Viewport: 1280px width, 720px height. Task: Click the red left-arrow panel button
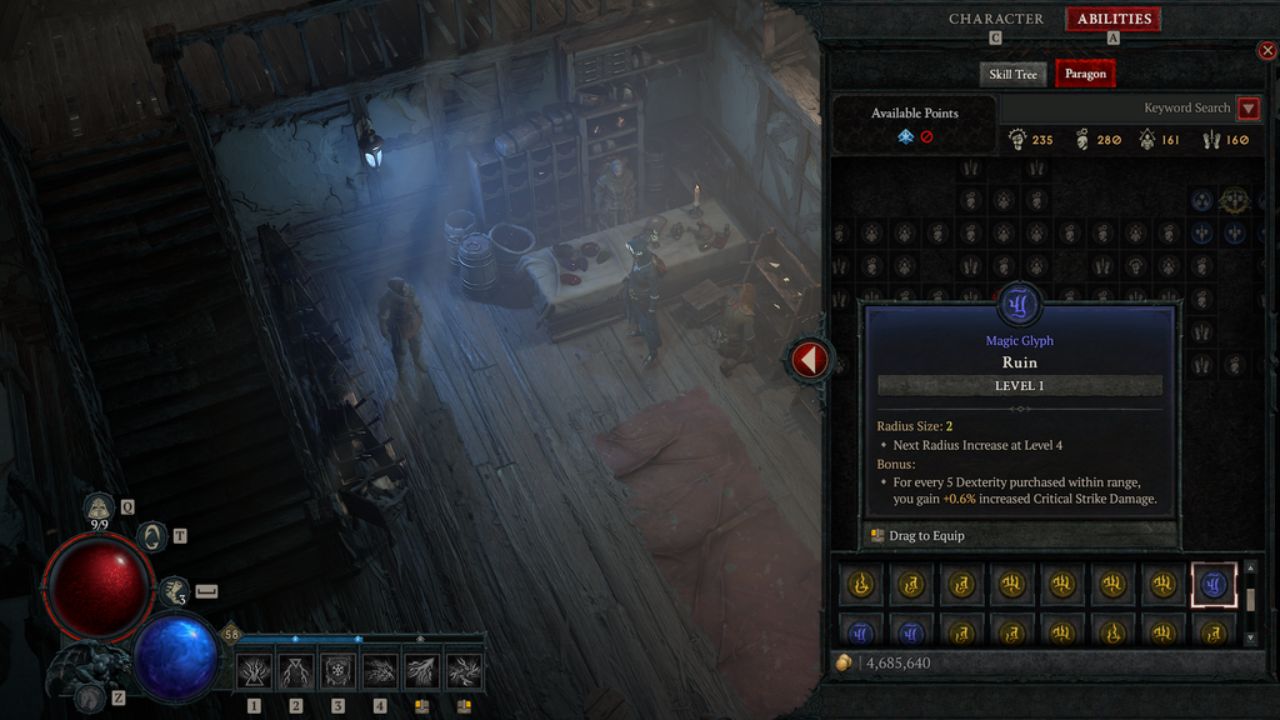(x=810, y=359)
